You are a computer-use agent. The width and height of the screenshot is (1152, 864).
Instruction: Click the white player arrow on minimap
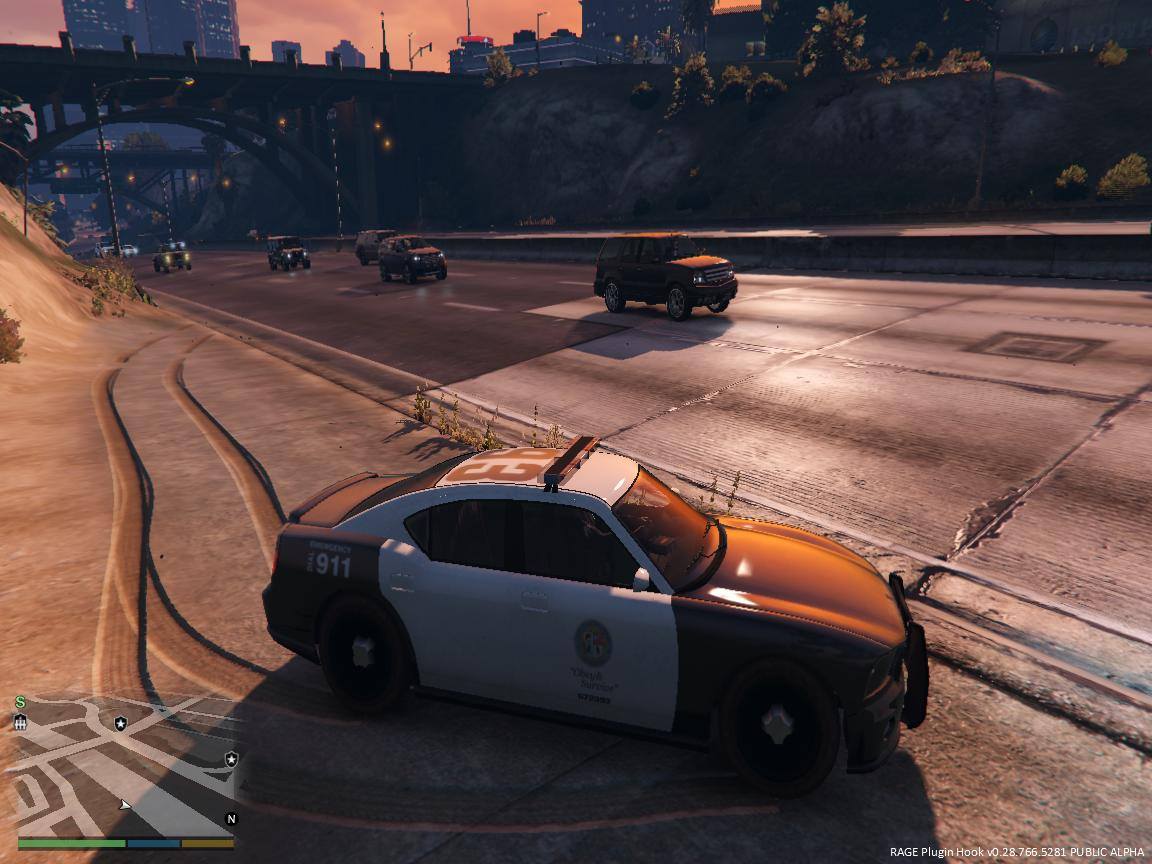124,804
